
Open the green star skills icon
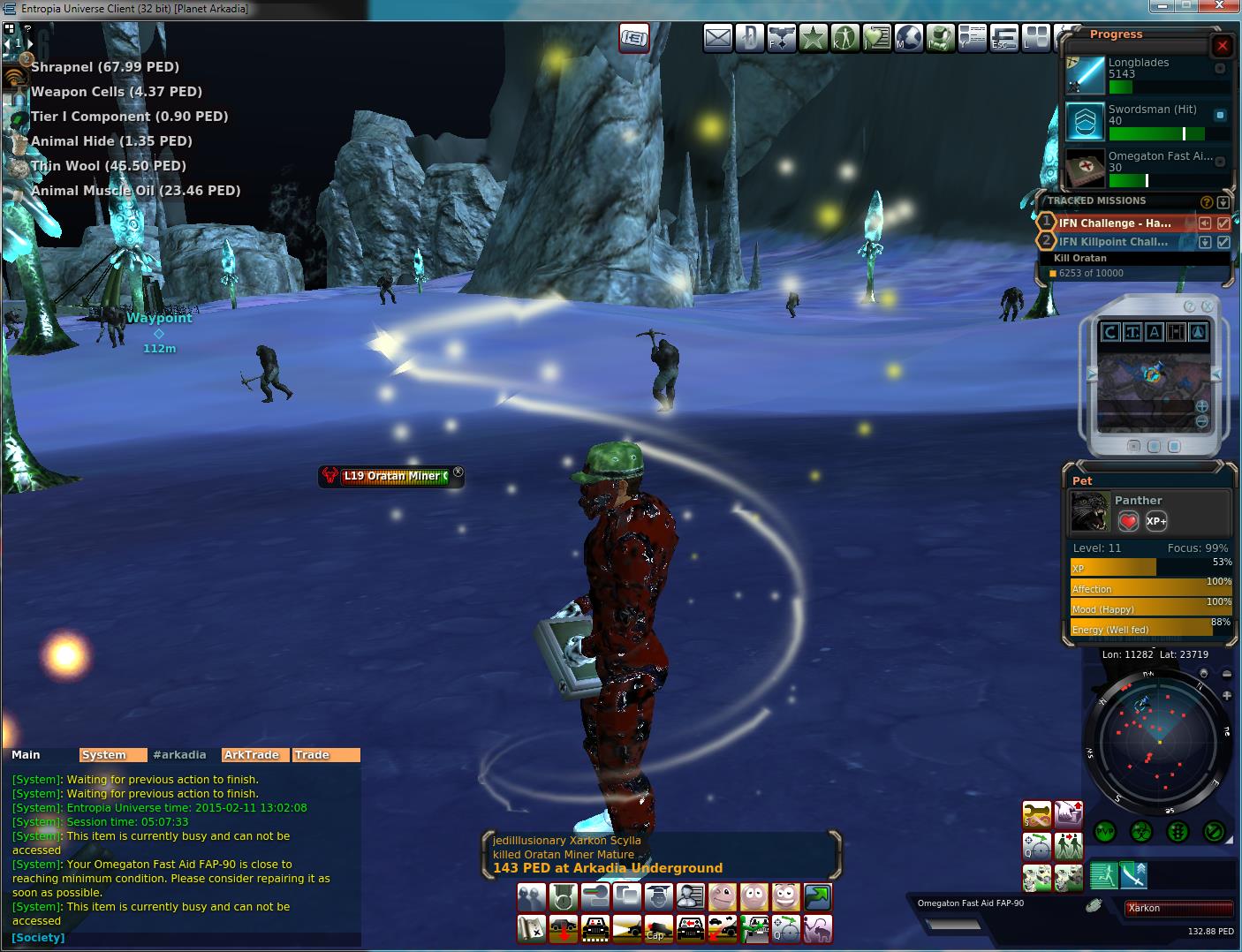[814, 38]
